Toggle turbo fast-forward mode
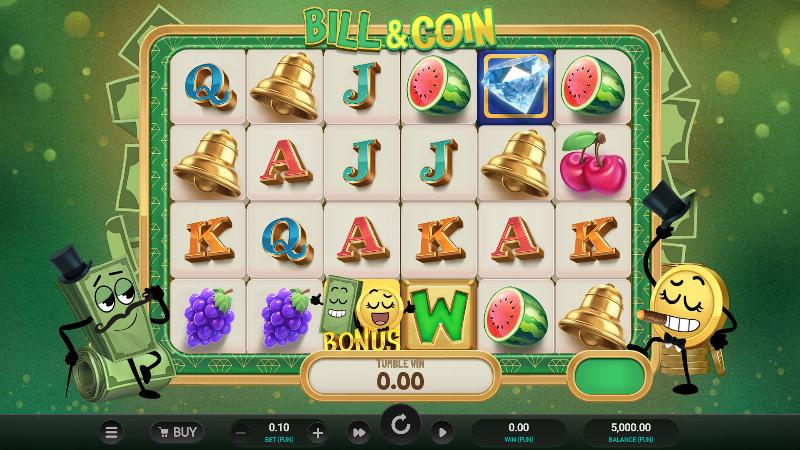 pyautogui.click(x=358, y=432)
